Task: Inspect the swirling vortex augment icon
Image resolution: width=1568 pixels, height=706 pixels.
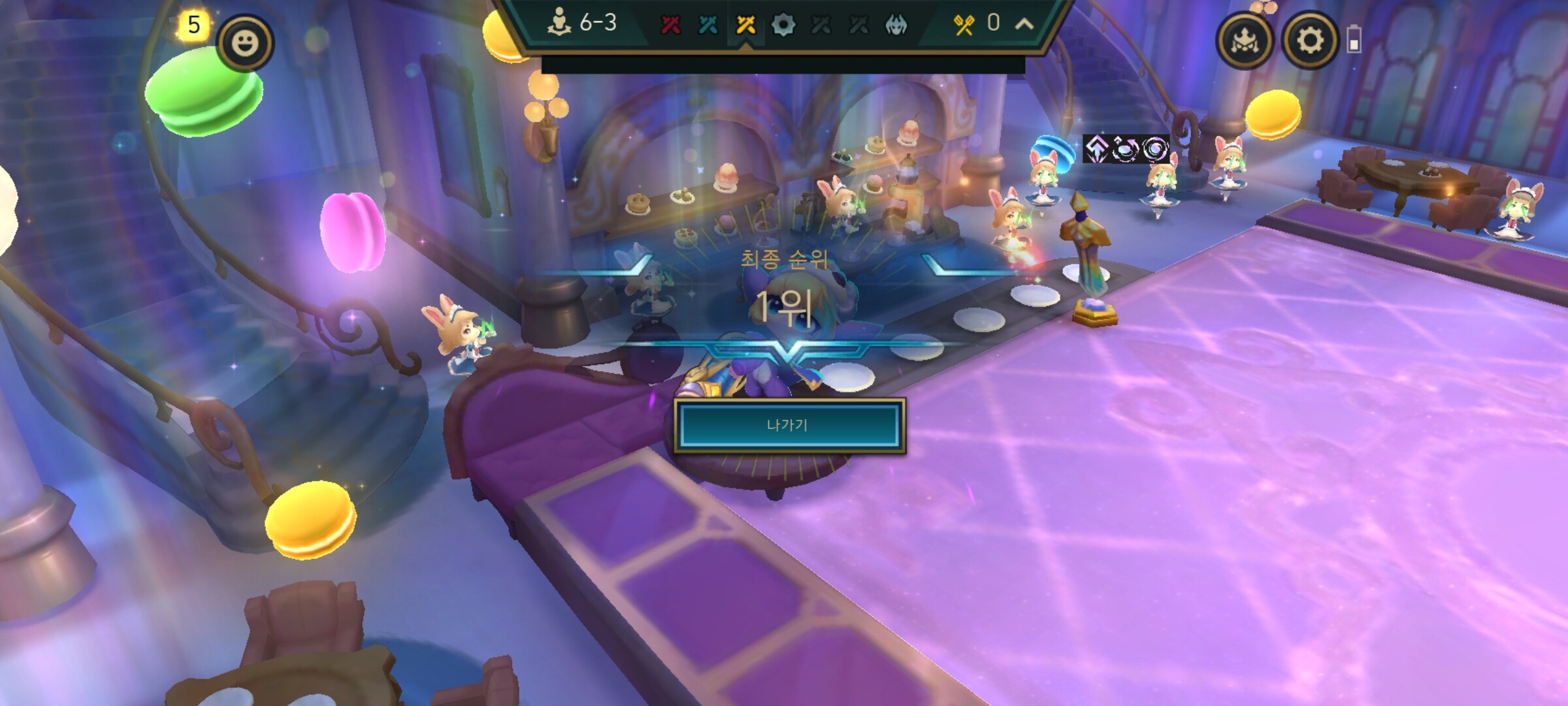Action: (1156, 150)
